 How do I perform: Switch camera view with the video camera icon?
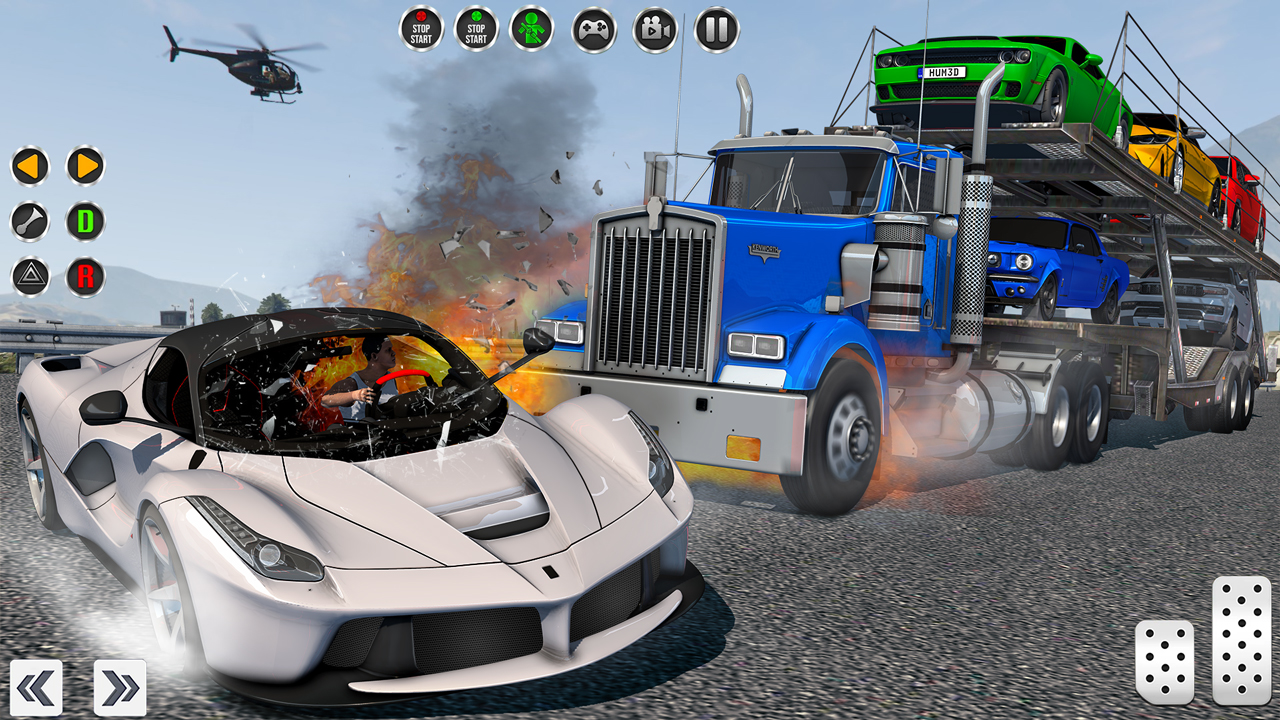652,27
